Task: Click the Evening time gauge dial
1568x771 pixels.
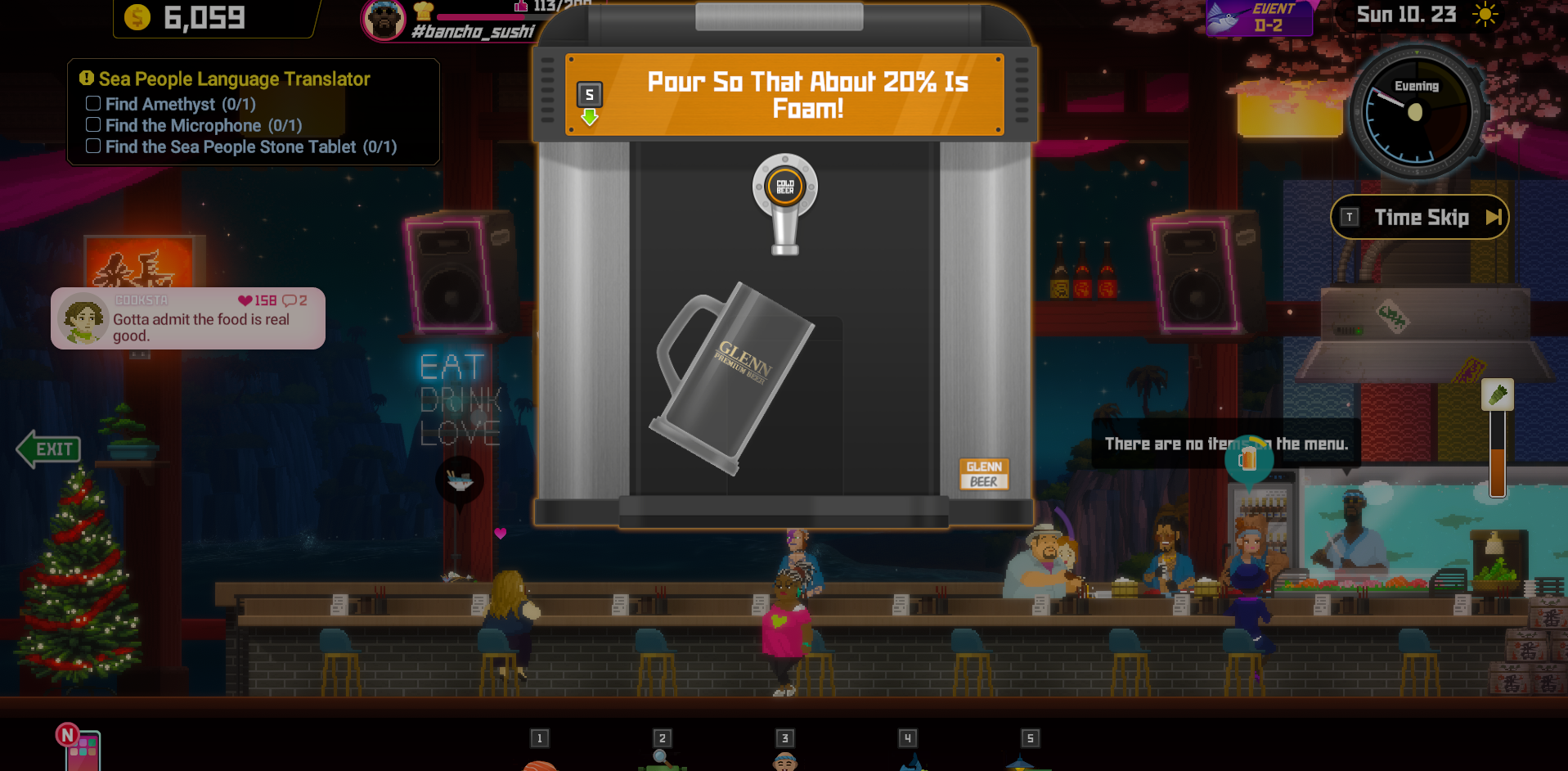Action: pyautogui.click(x=1417, y=112)
